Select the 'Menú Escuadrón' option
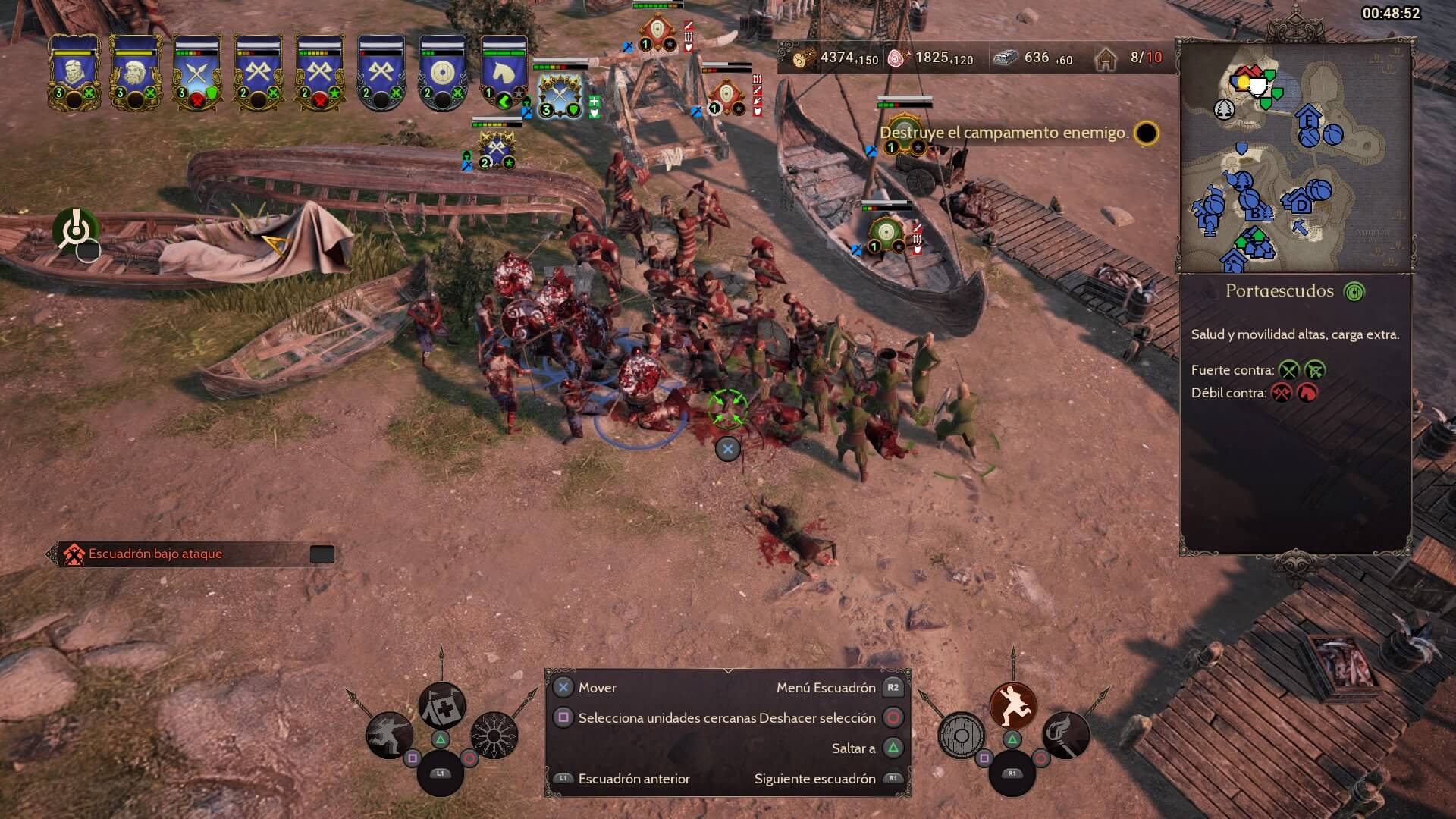Screen dimensions: 1456x819 point(826,688)
